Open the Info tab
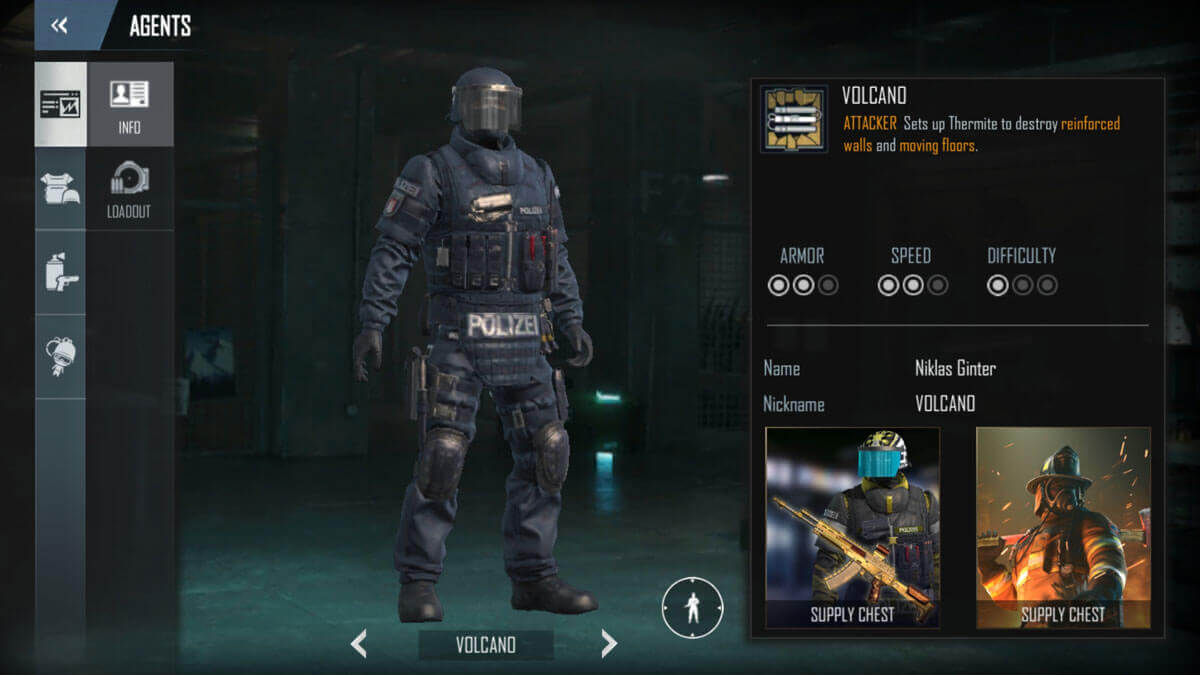This screenshot has height=675, width=1200. point(129,105)
